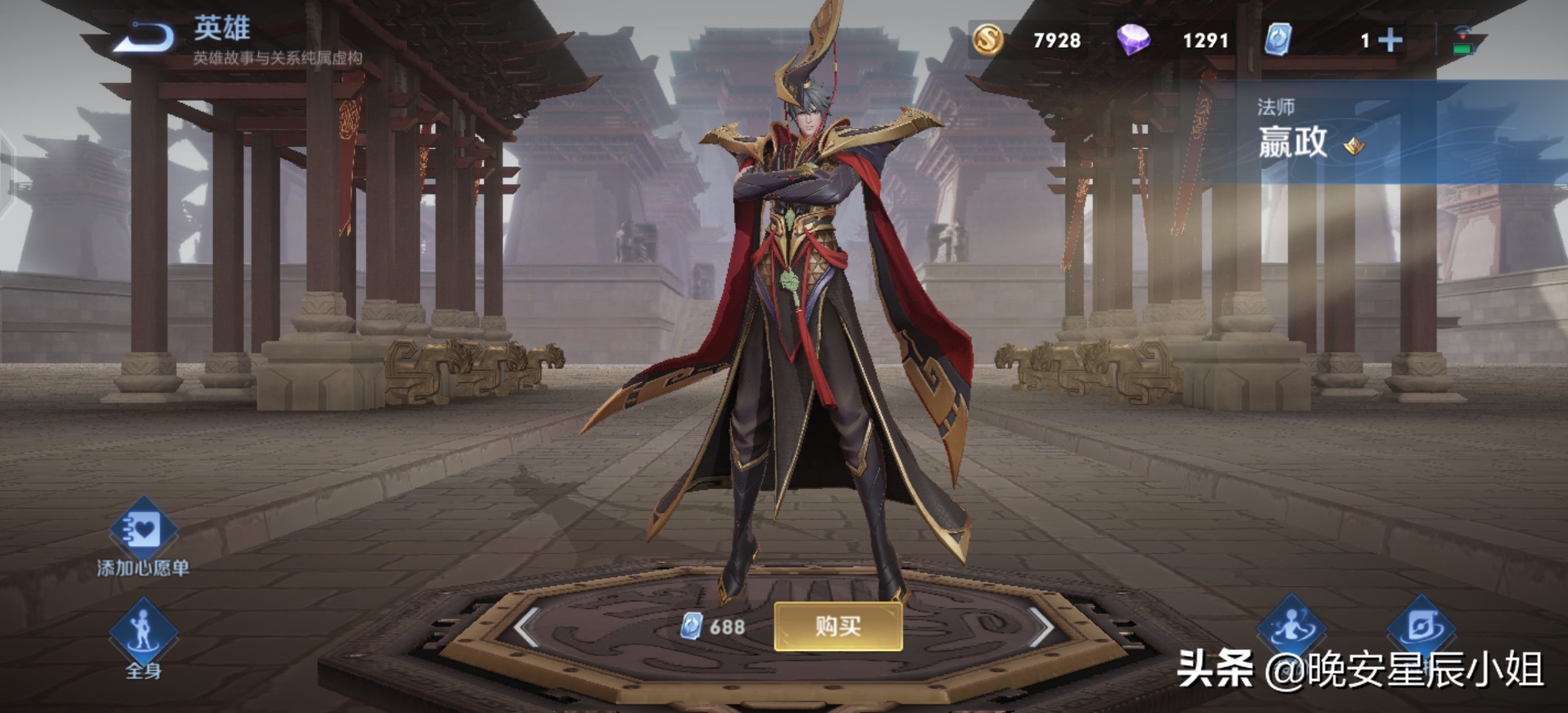This screenshot has height=713, width=1568.
Task: Open the meditating figure icon
Action: point(1291,627)
